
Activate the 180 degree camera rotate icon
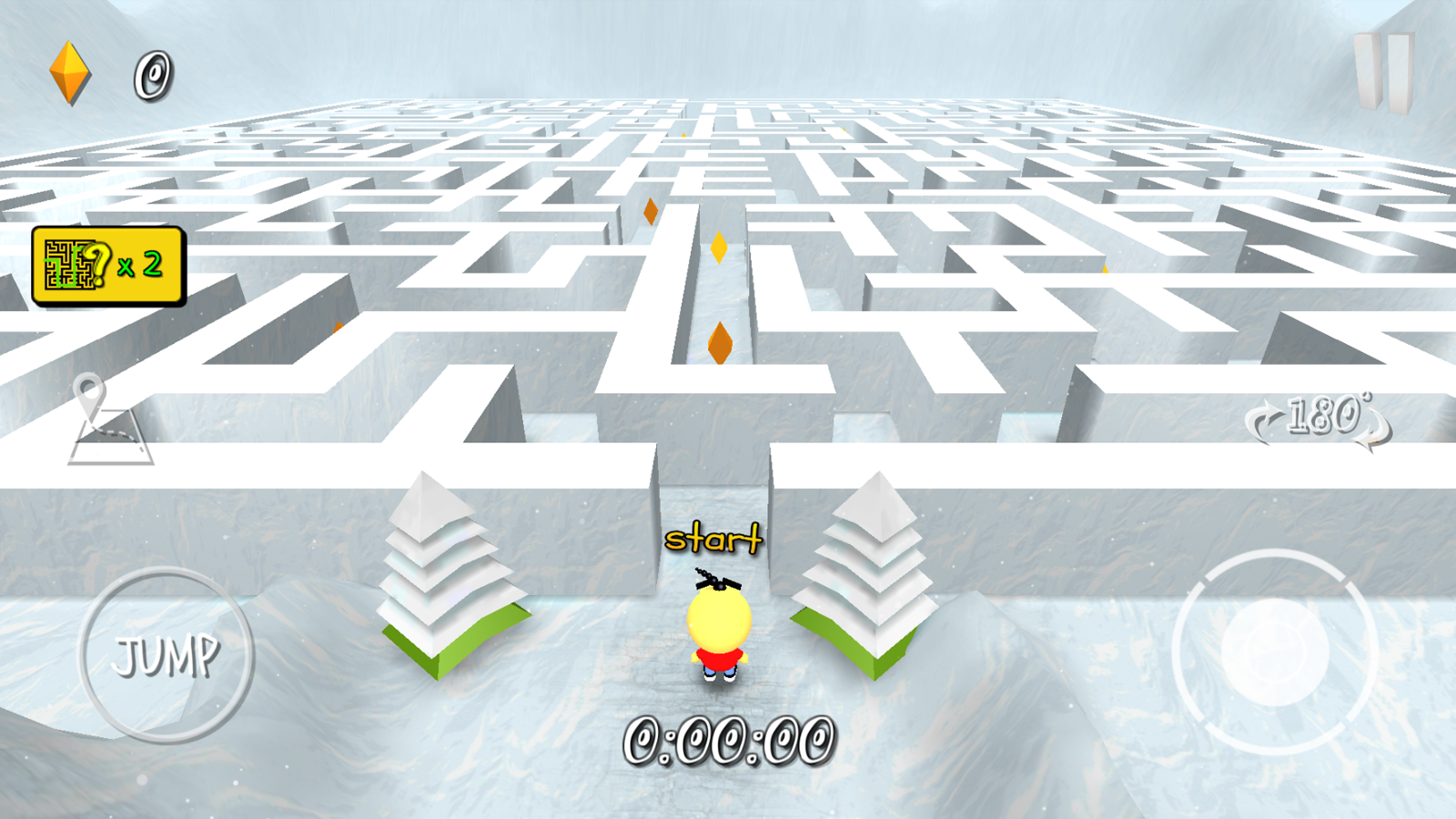coord(1319,417)
